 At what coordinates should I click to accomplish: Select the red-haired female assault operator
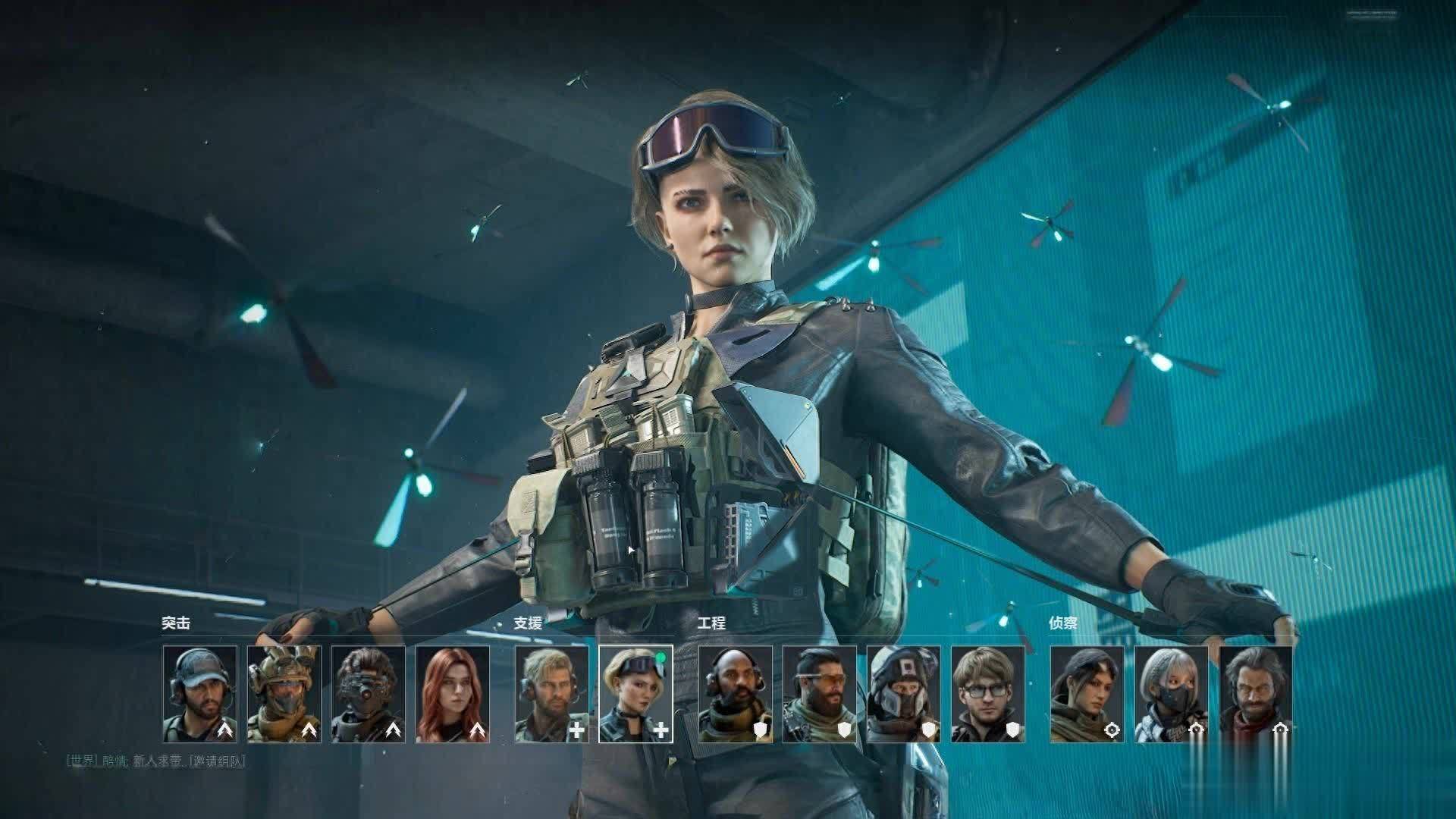tap(453, 694)
